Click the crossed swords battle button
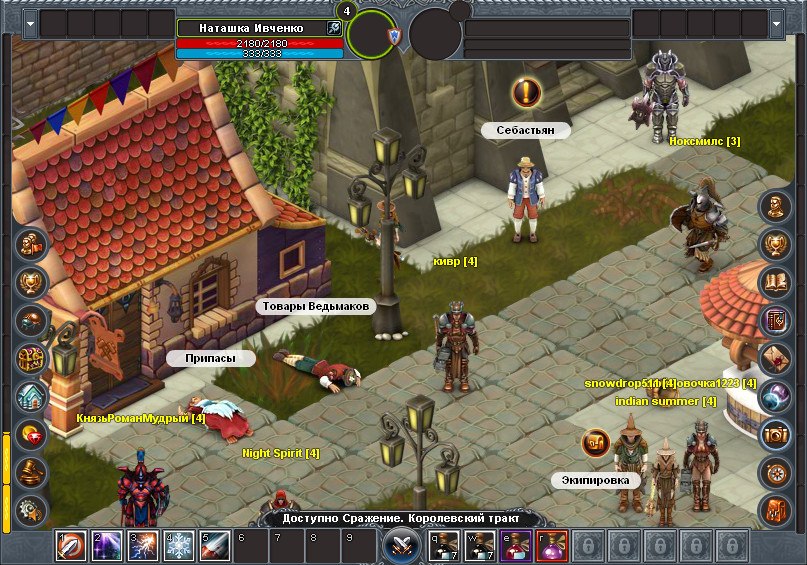The width and height of the screenshot is (807, 565). click(x=401, y=546)
